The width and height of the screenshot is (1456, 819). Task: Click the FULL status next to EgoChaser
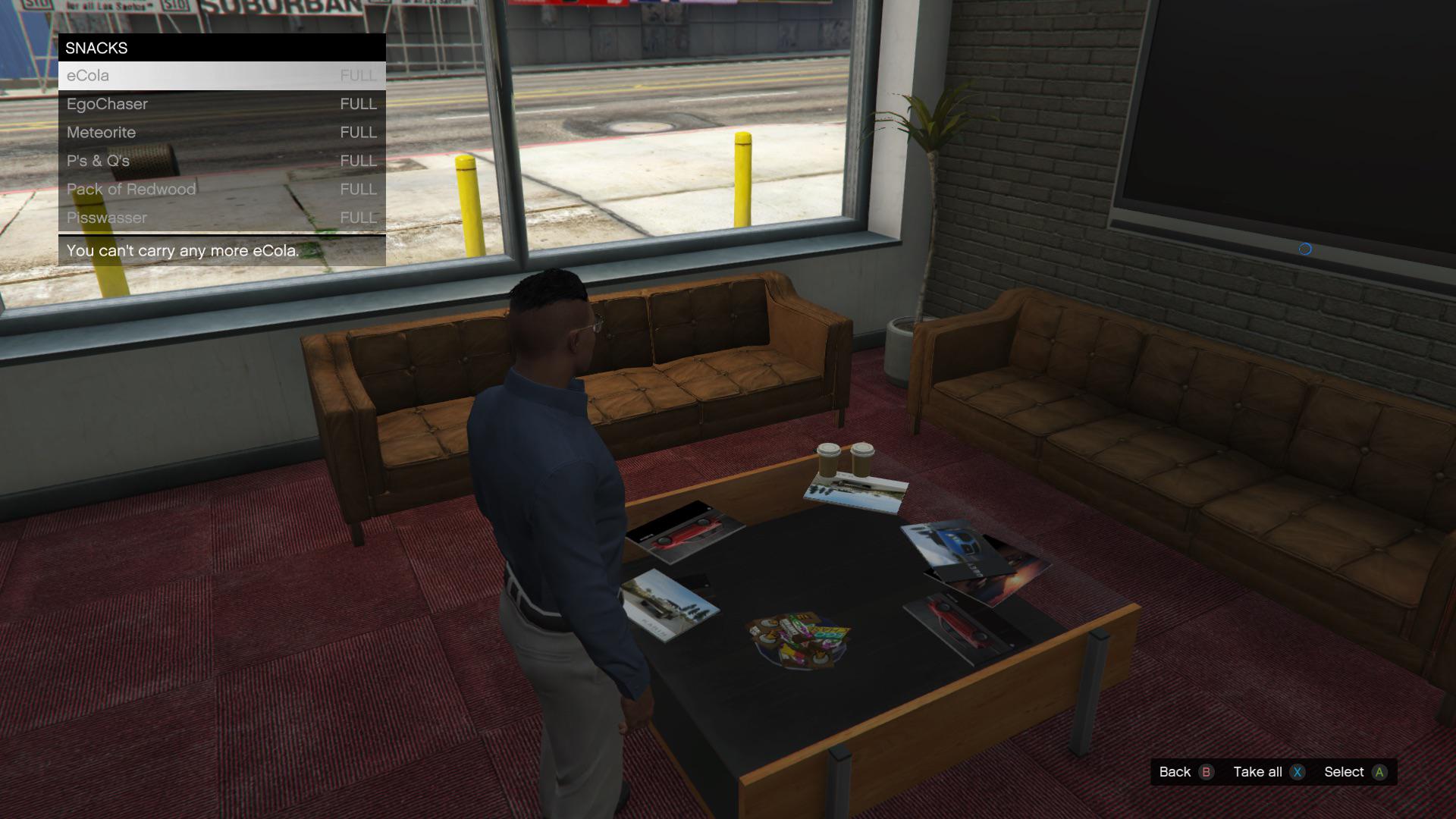357,104
